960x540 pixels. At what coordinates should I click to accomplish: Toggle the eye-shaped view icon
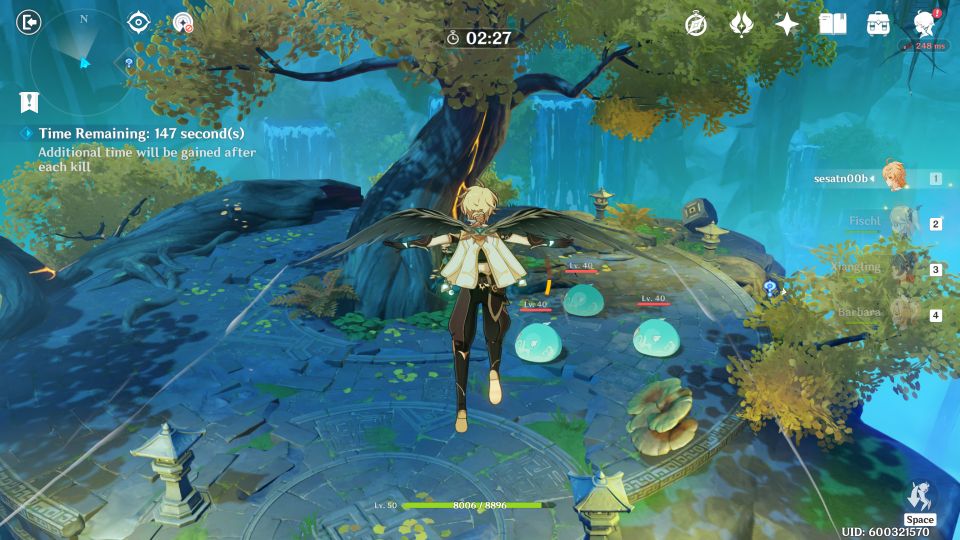pos(138,22)
